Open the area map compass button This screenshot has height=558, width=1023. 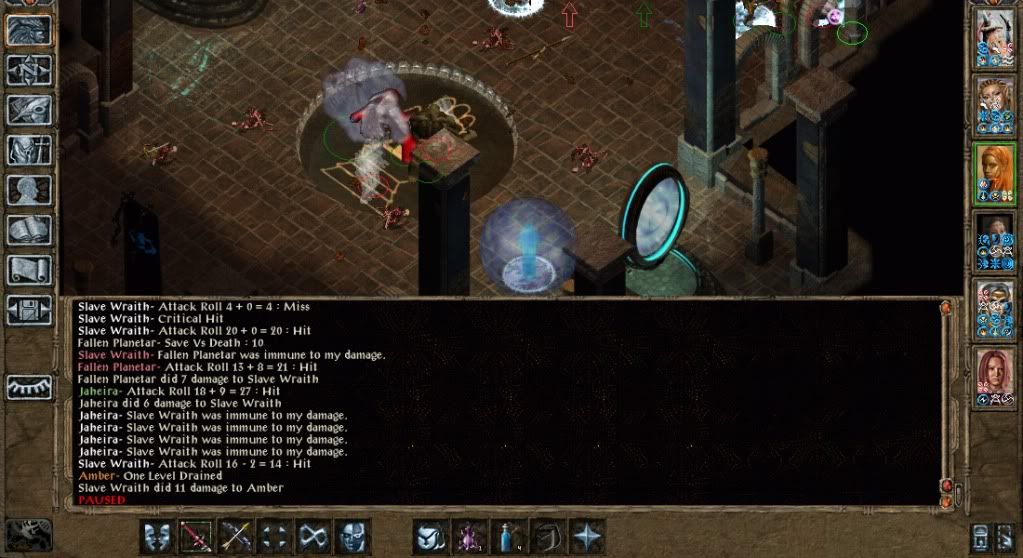[x=29, y=70]
